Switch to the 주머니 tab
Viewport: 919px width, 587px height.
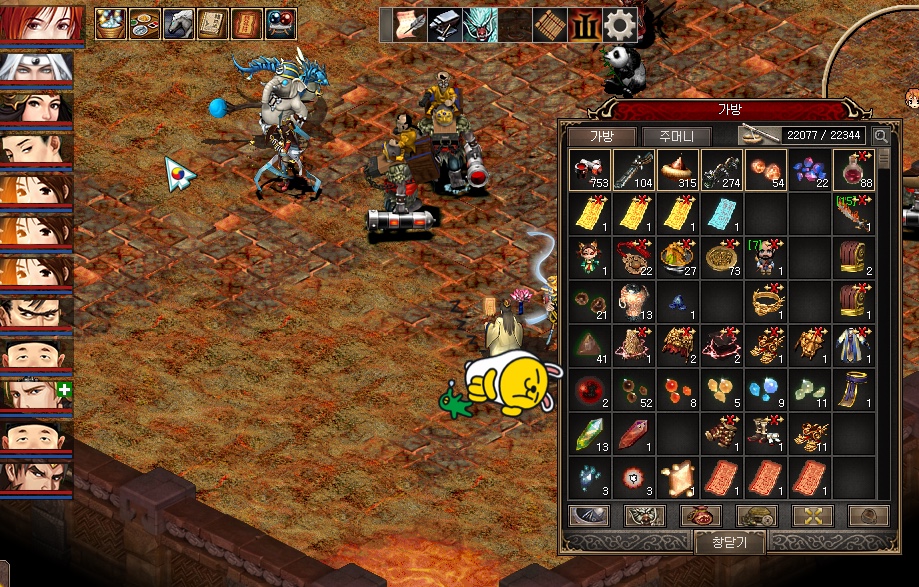676,136
